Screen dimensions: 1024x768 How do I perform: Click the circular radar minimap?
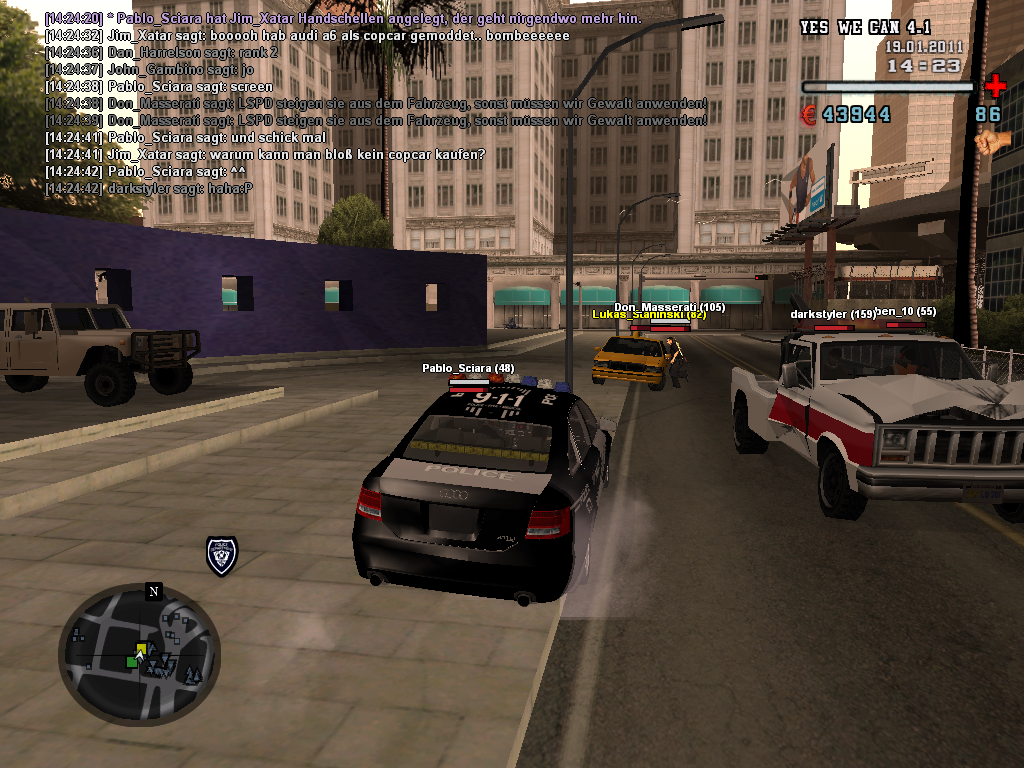[139, 654]
